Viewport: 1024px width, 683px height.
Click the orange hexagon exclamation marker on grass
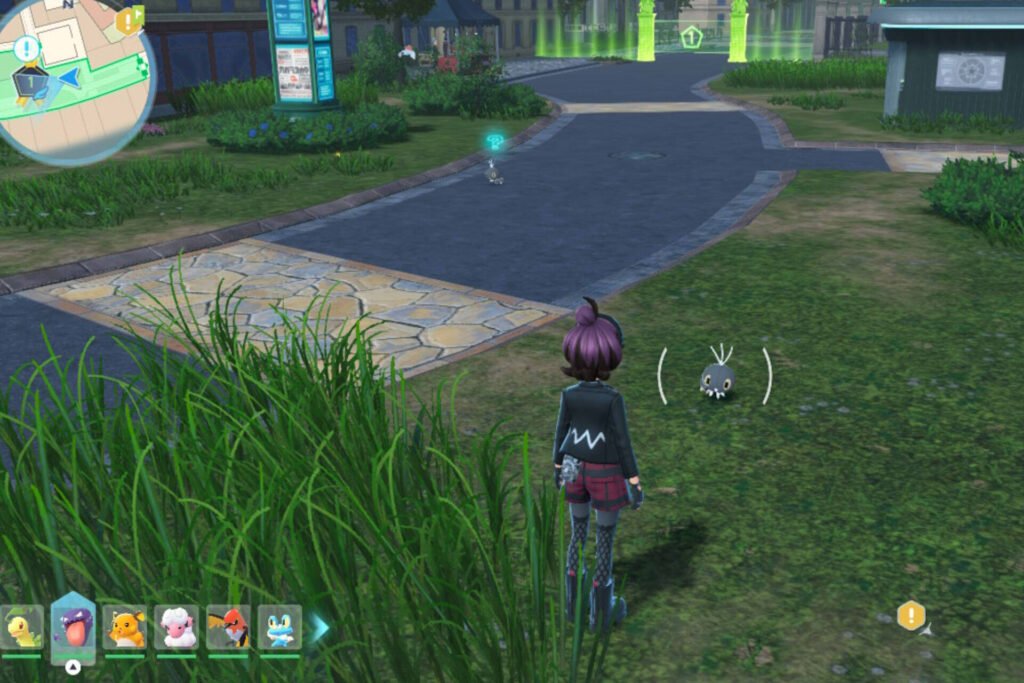pos(911,615)
